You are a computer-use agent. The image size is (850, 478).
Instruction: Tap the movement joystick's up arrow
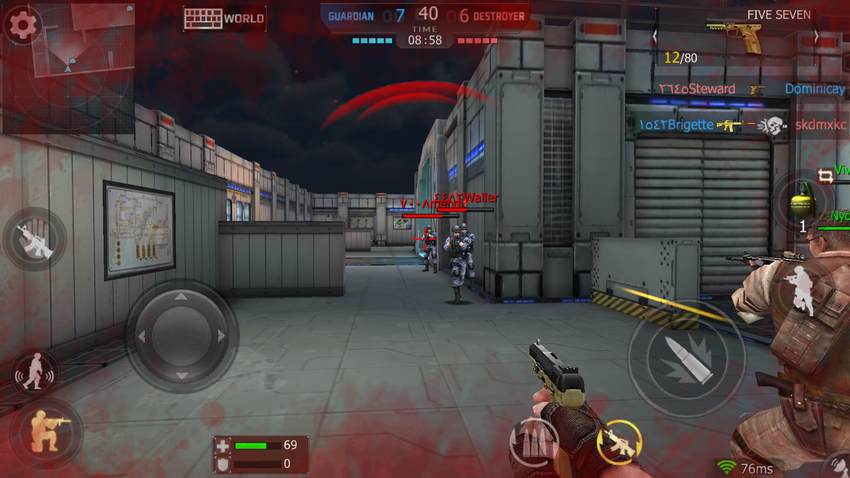181,297
